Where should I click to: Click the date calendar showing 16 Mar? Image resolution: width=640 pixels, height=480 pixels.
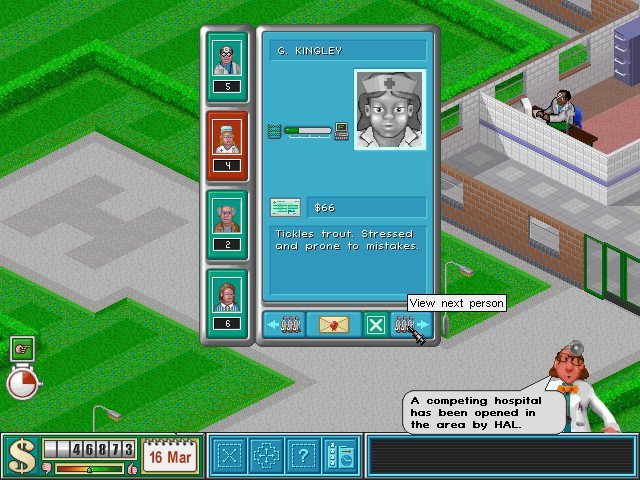point(170,456)
